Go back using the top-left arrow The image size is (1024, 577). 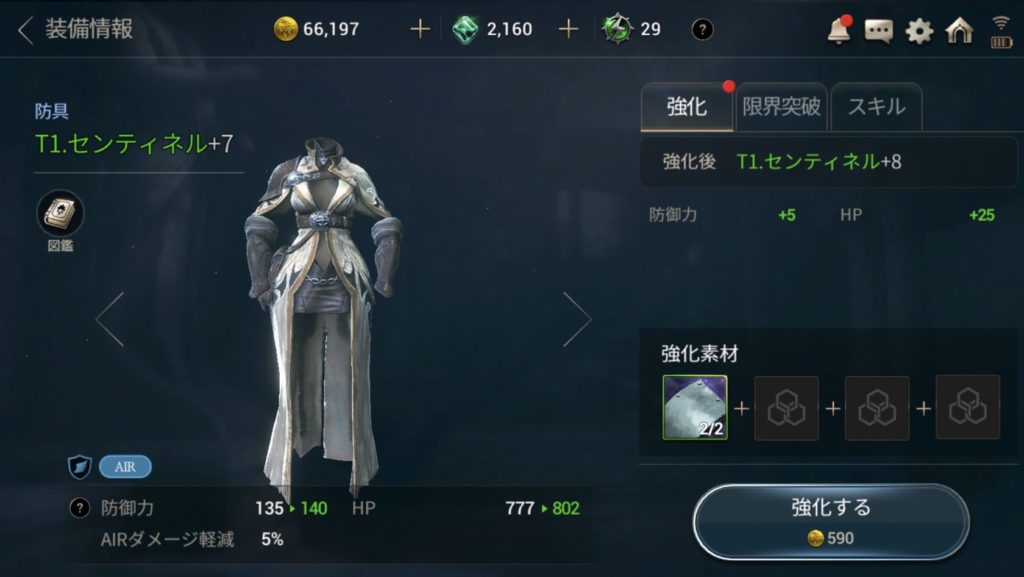click(x=25, y=30)
